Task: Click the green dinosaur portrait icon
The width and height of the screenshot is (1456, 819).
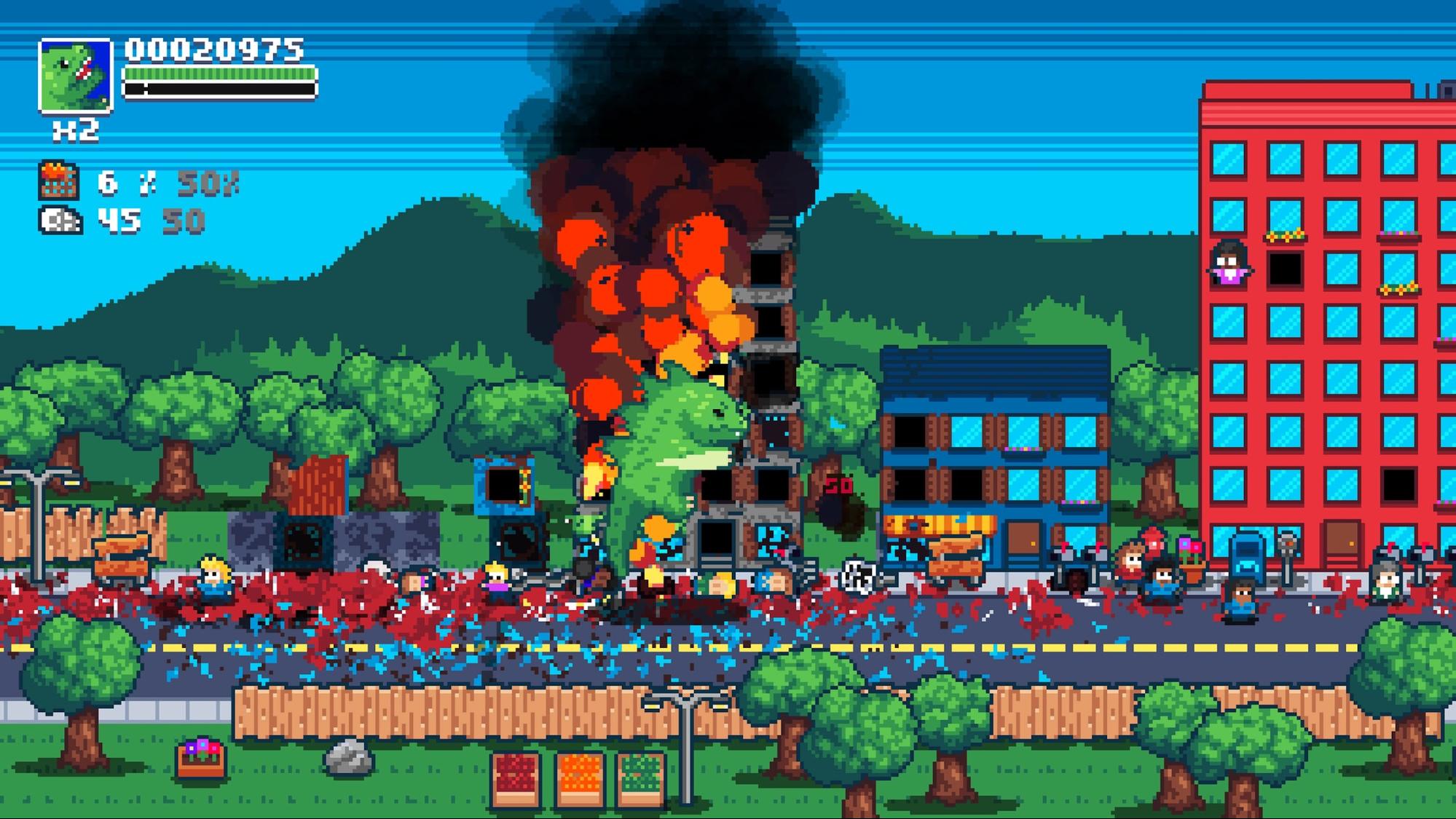Action: (75, 76)
